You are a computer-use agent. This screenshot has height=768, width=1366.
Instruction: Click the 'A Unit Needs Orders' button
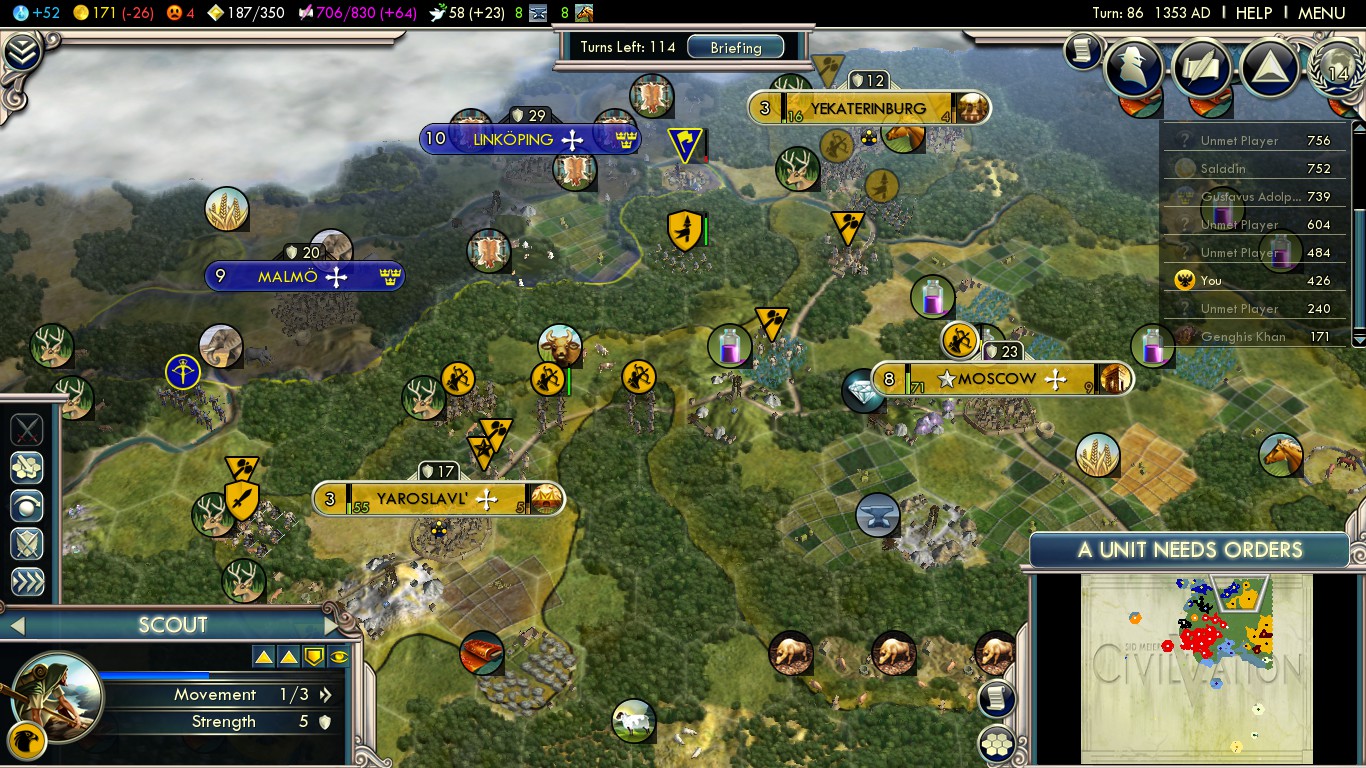click(x=1189, y=550)
